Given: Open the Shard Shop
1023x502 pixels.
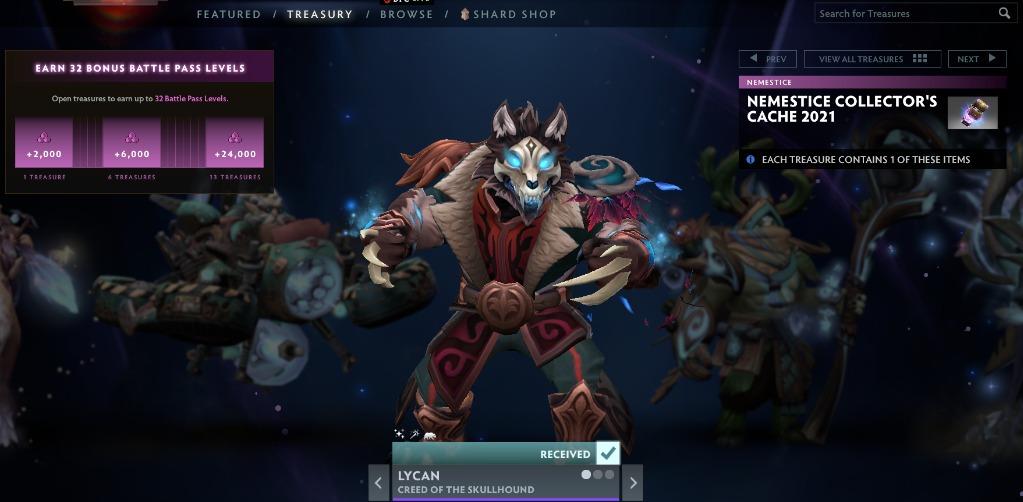Looking at the screenshot, I should click(508, 14).
